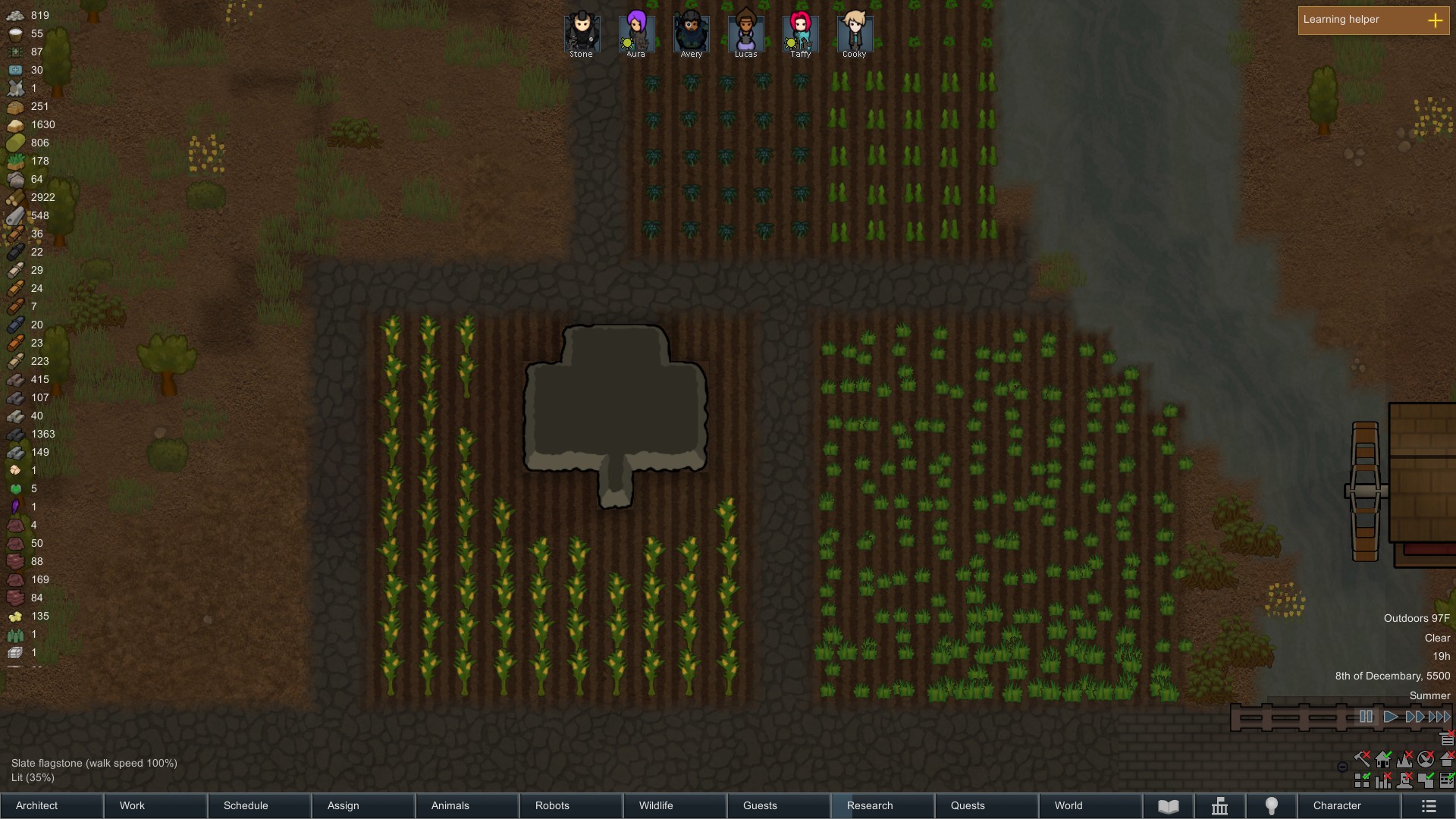1456x819 pixels.
Task: Pause the game with the pause control
Action: [x=1367, y=717]
